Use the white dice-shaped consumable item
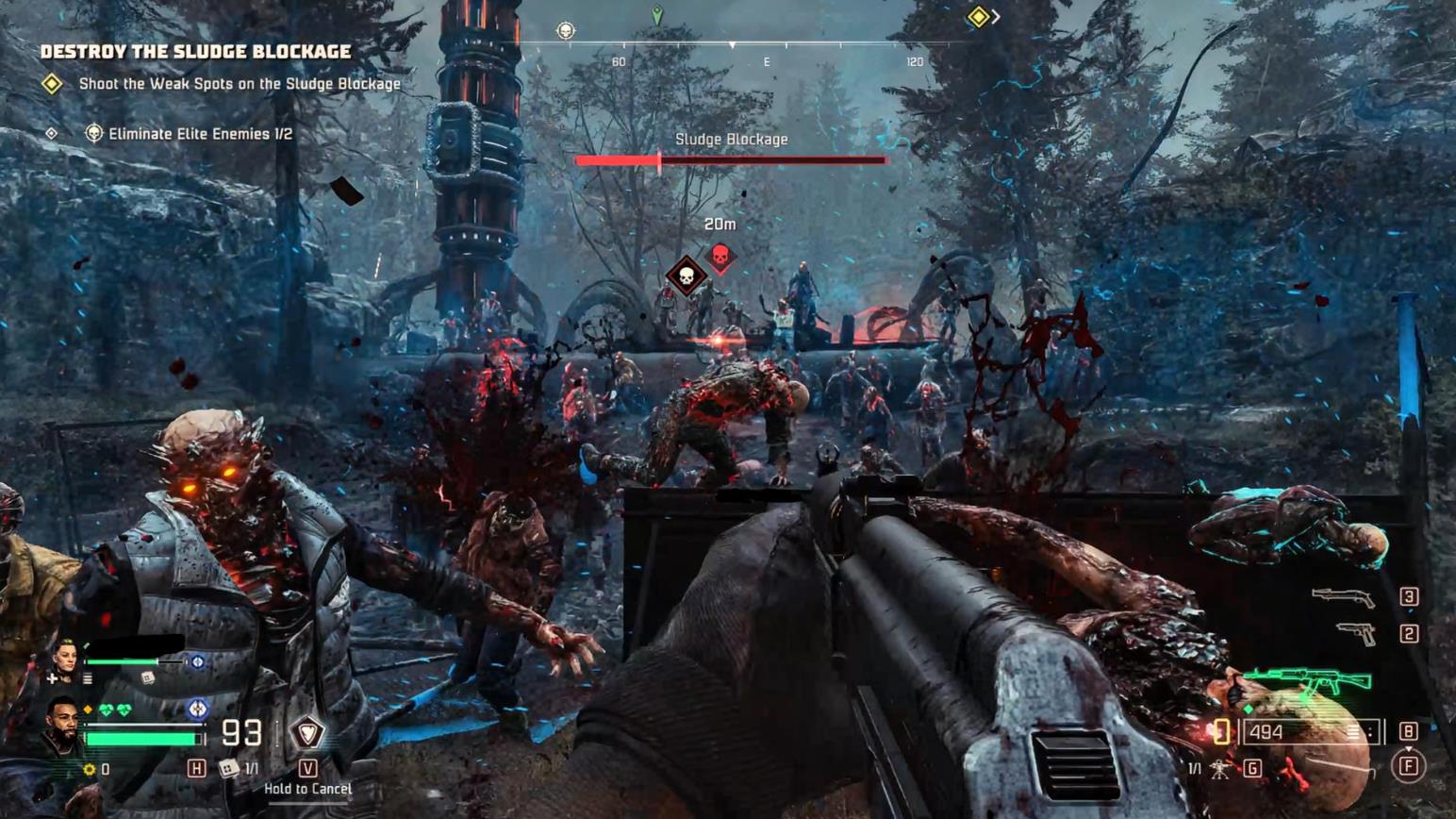The image size is (1456, 819). 228,769
